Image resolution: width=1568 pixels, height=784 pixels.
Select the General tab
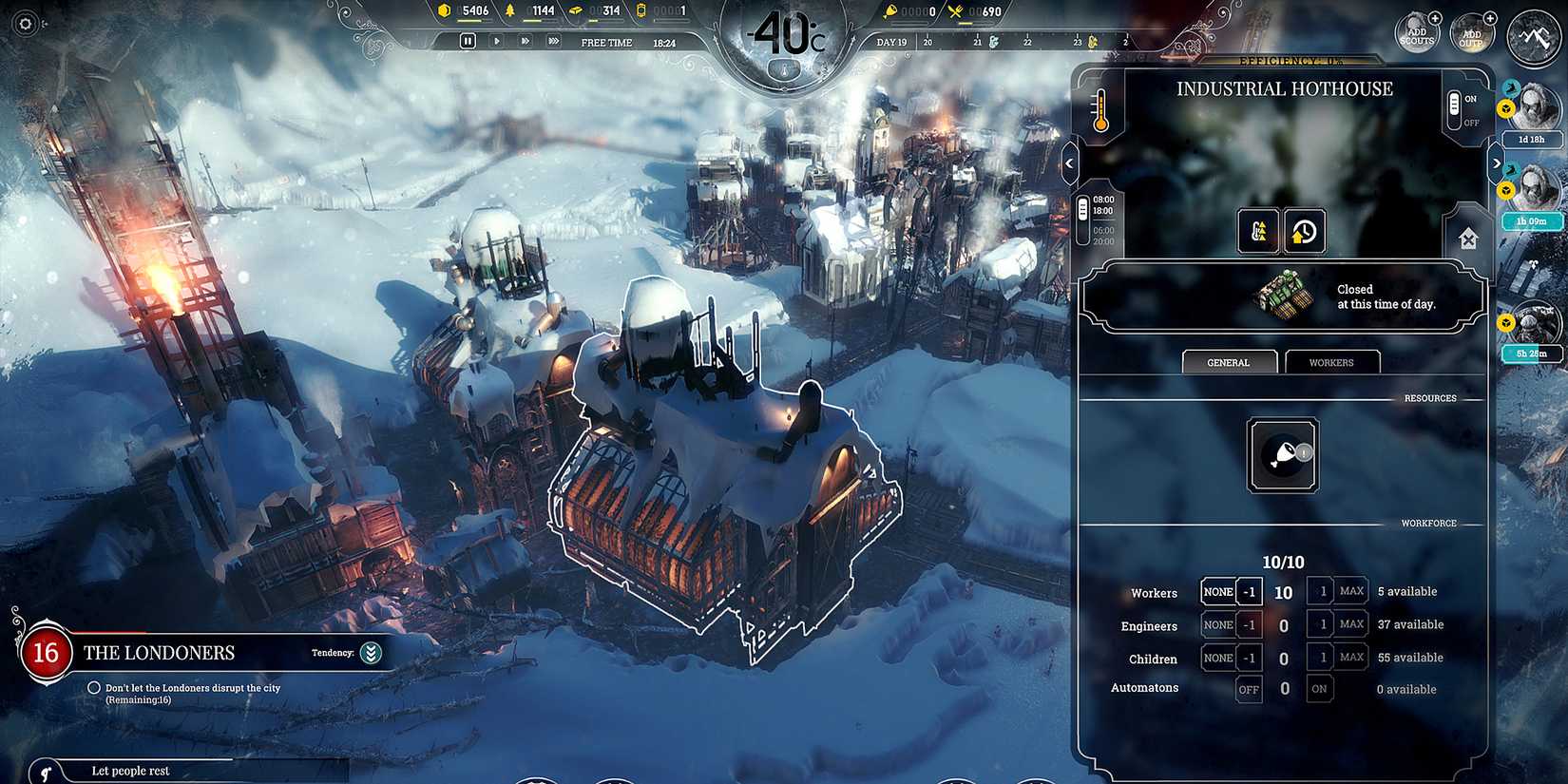click(x=1230, y=362)
